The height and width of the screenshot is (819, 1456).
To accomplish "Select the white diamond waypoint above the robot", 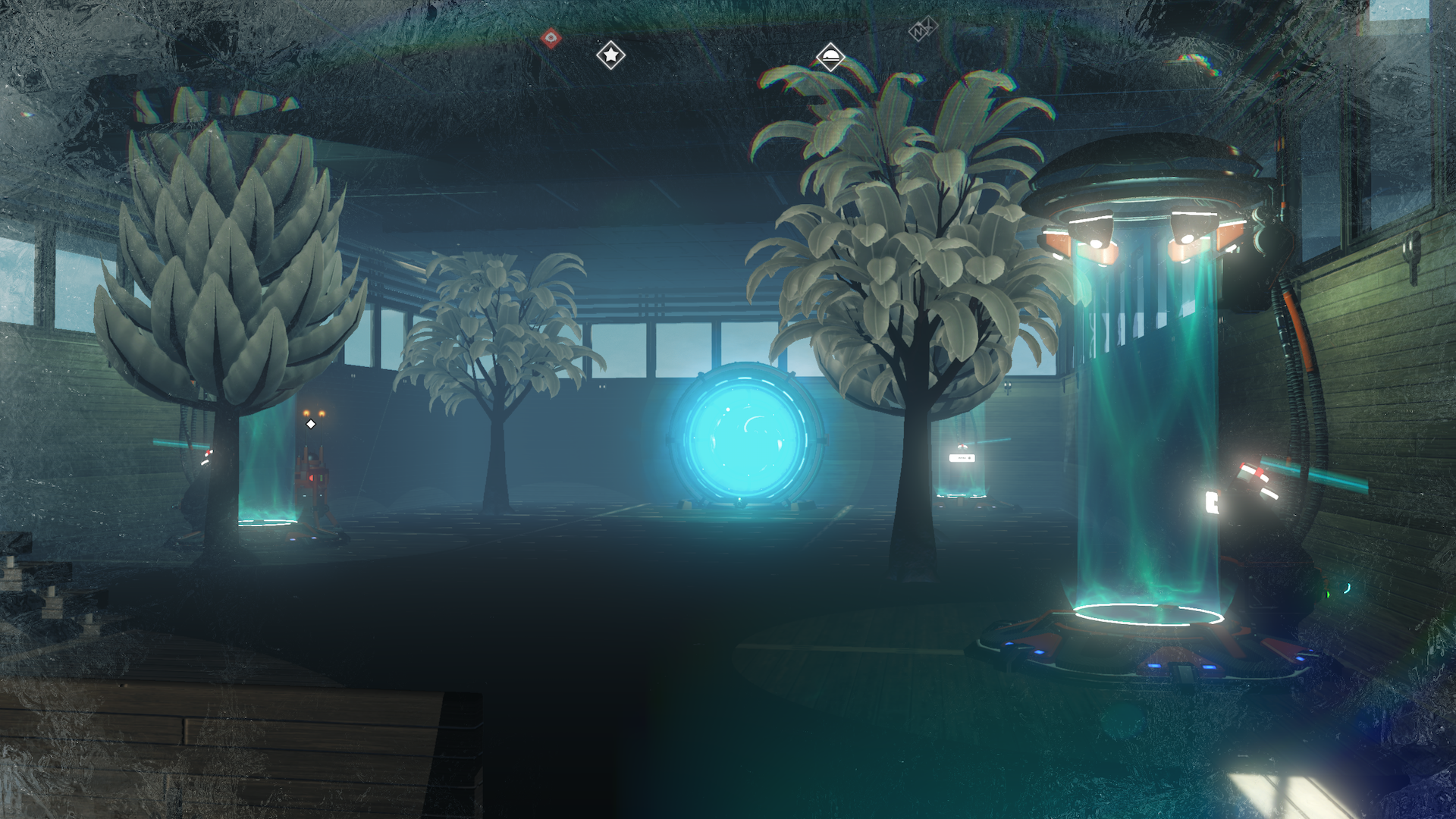I will coord(311,423).
